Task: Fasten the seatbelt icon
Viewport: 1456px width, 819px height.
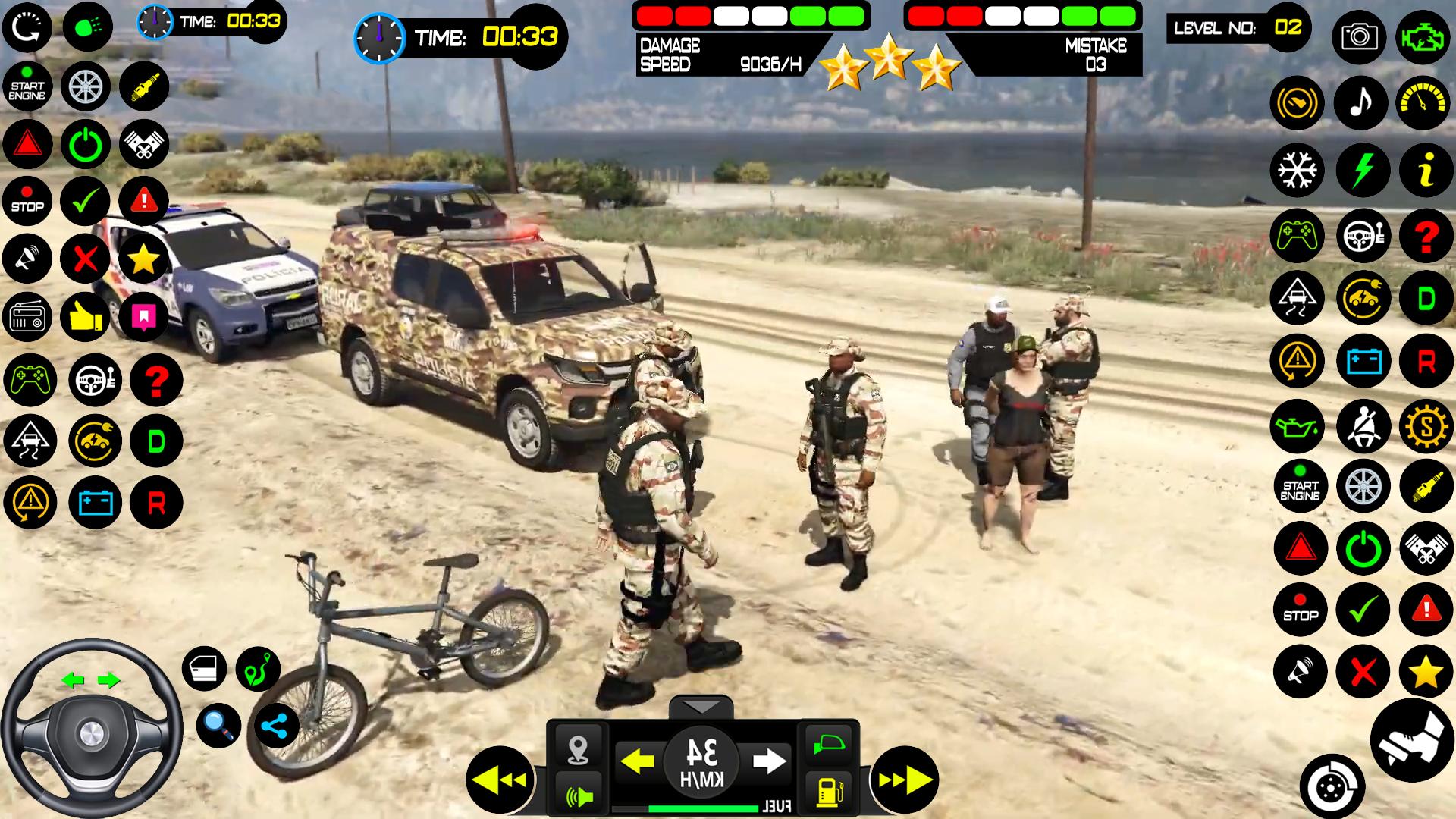Action: coord(1363,426)
